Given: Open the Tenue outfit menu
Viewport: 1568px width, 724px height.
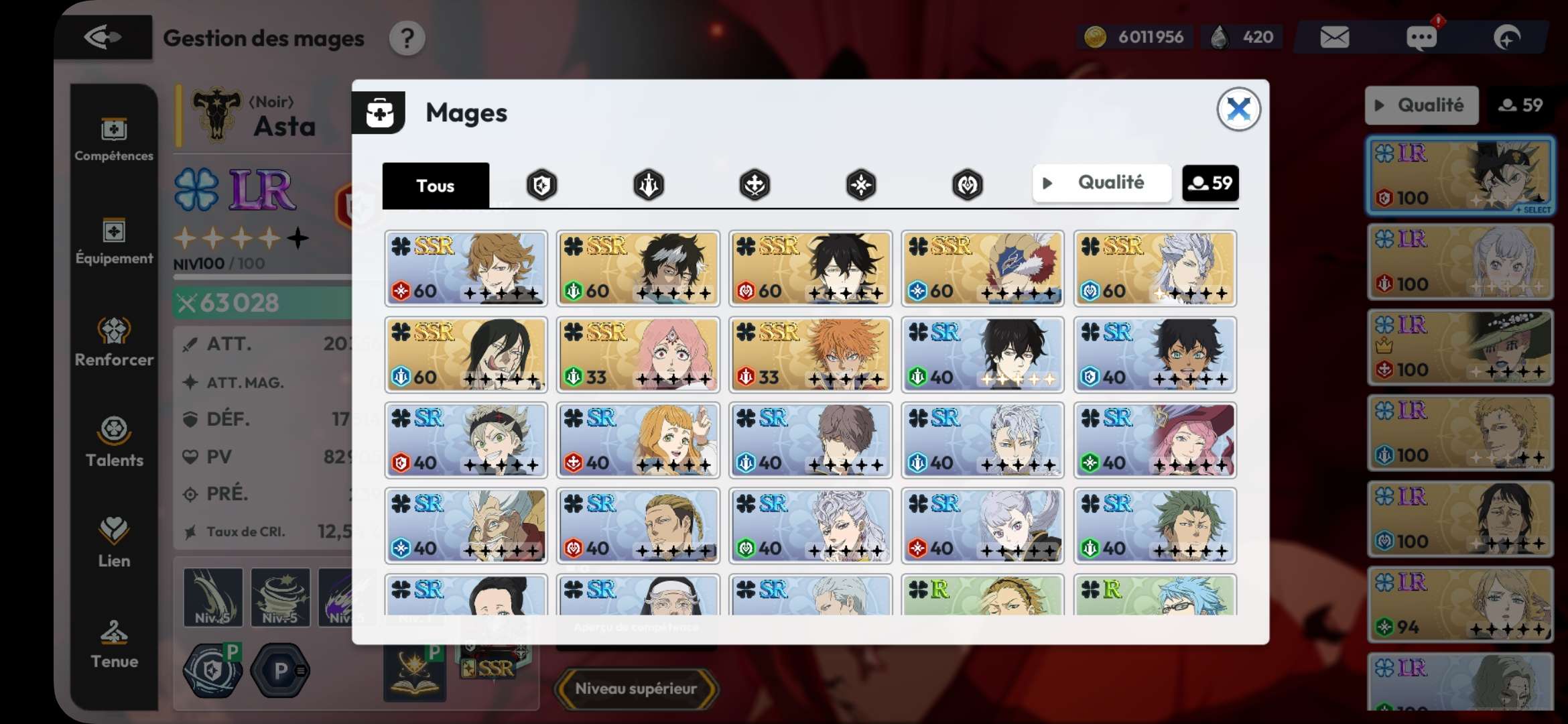Looking at the screenshot, I should [114, 644].
